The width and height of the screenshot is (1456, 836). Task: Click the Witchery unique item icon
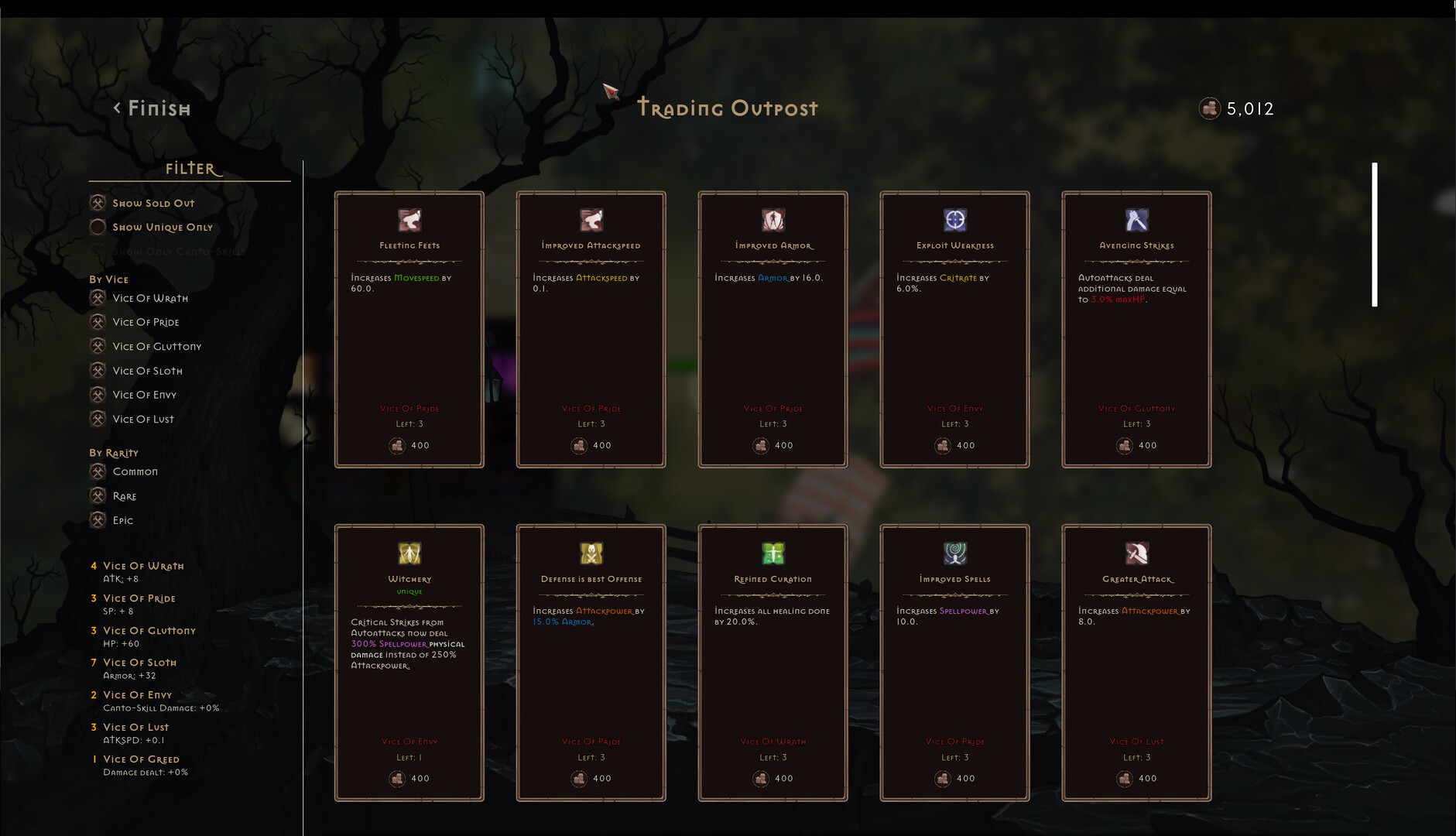(409, 553)
